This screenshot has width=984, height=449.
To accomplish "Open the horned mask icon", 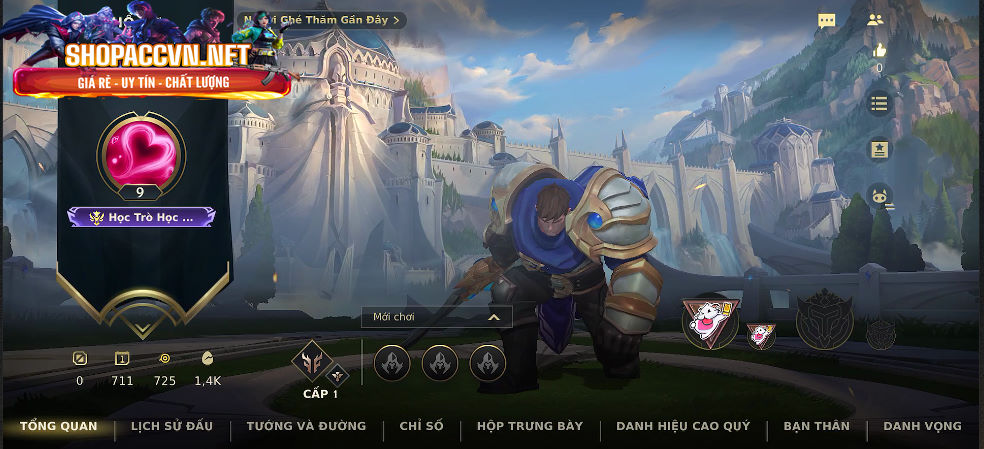I will 880,196.
